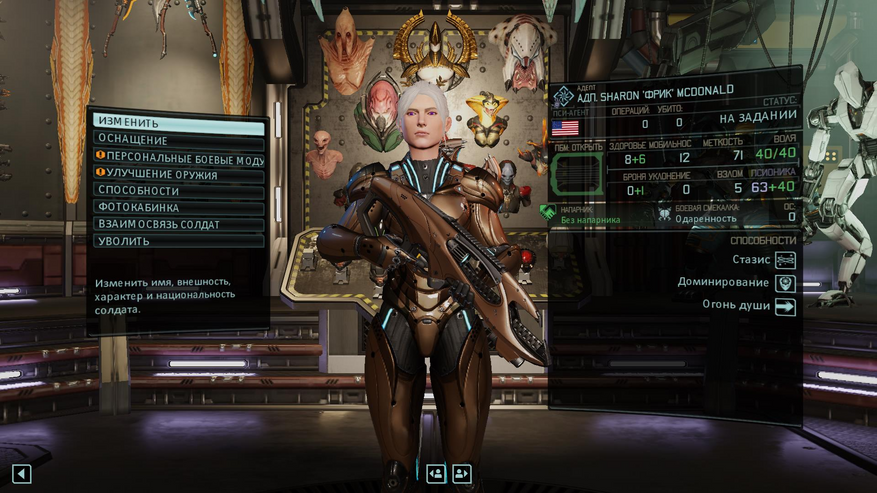Open ВЗАИМОСВЯЗЬ СОЛДАТ bonds menu
Screen dimensions: 877x493
click(x=179, y=224)
